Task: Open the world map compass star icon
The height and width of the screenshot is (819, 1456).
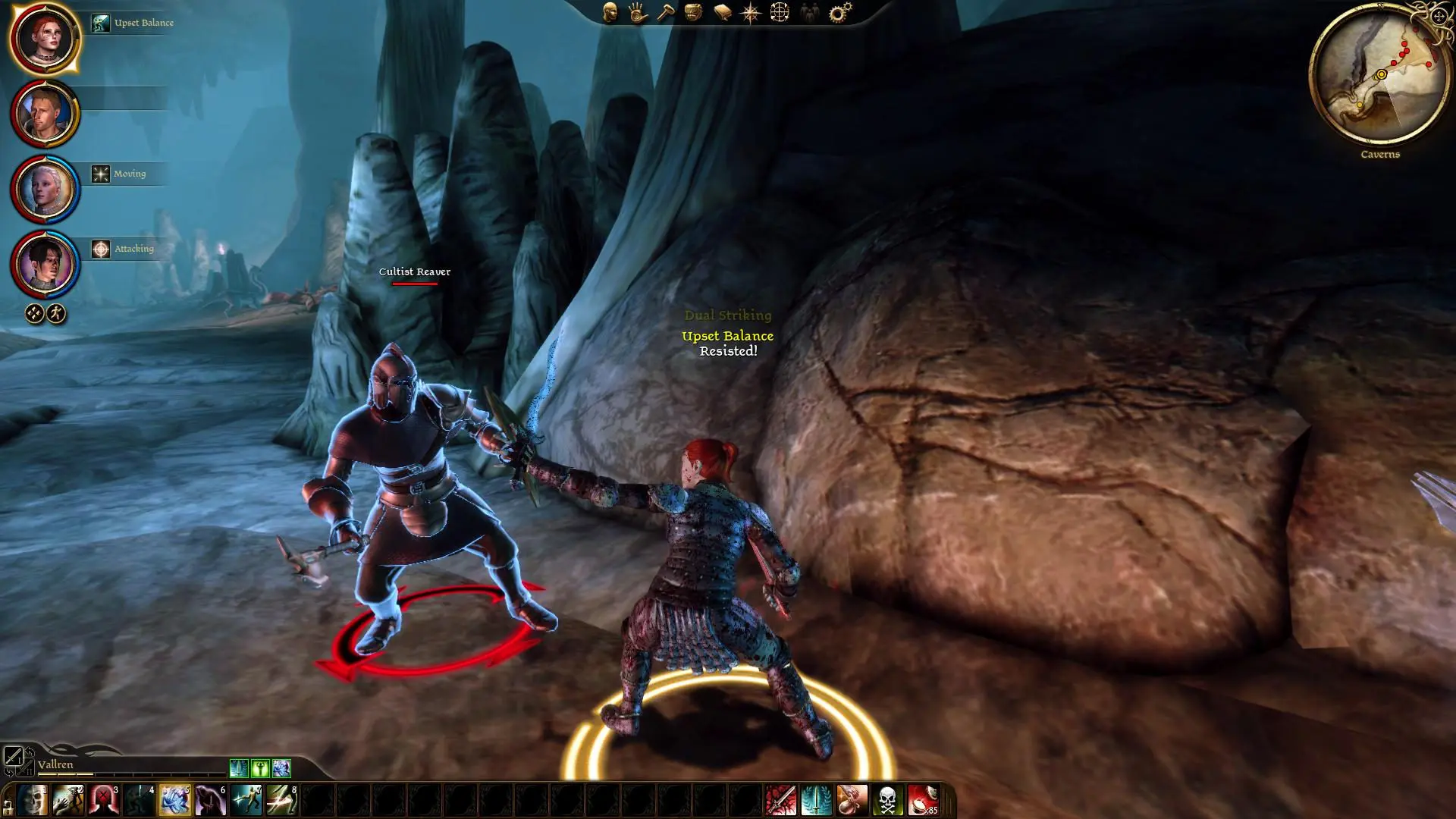Action: tap(750, 12)
